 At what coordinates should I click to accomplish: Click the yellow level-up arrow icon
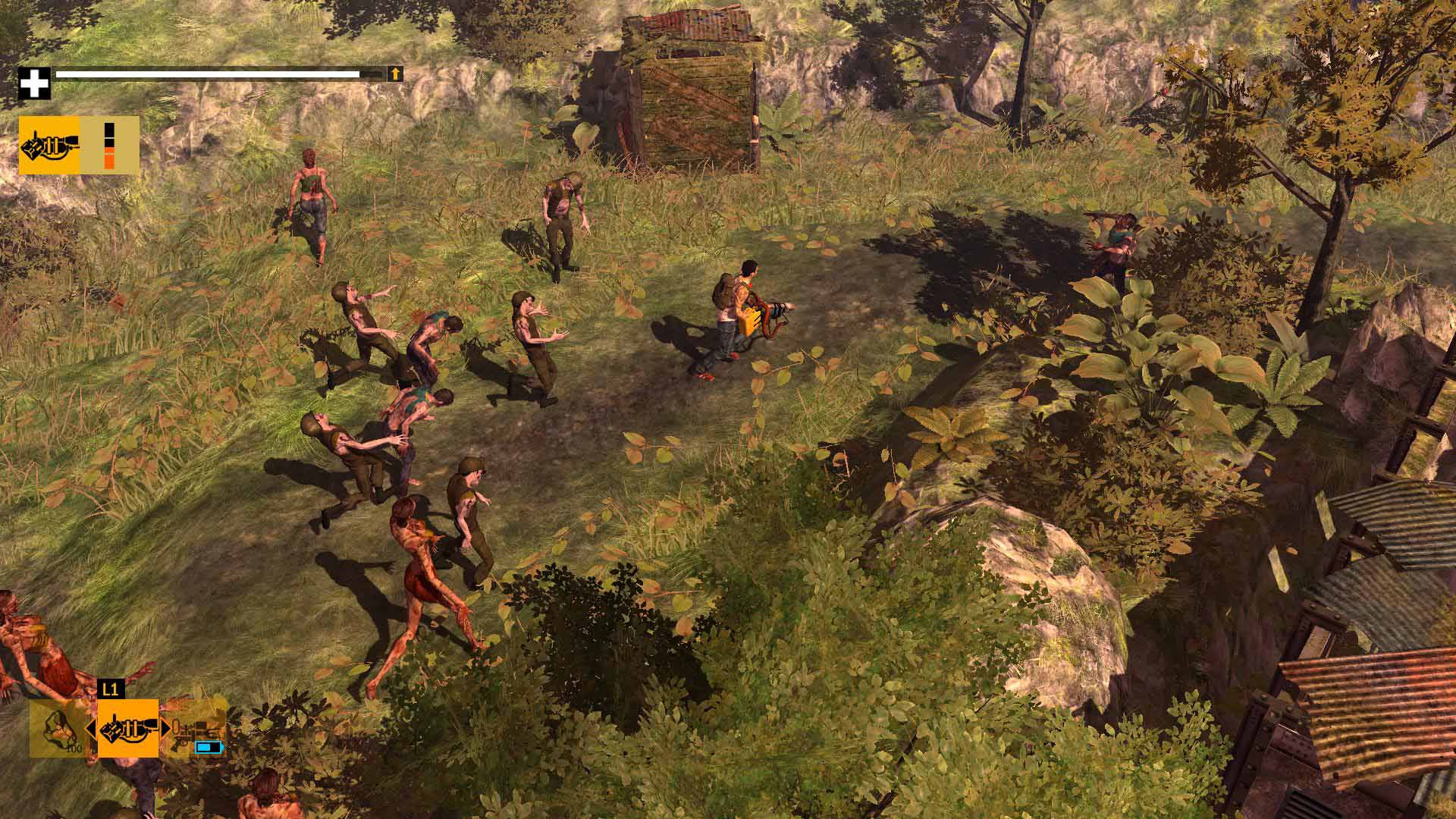pos(394,75)
